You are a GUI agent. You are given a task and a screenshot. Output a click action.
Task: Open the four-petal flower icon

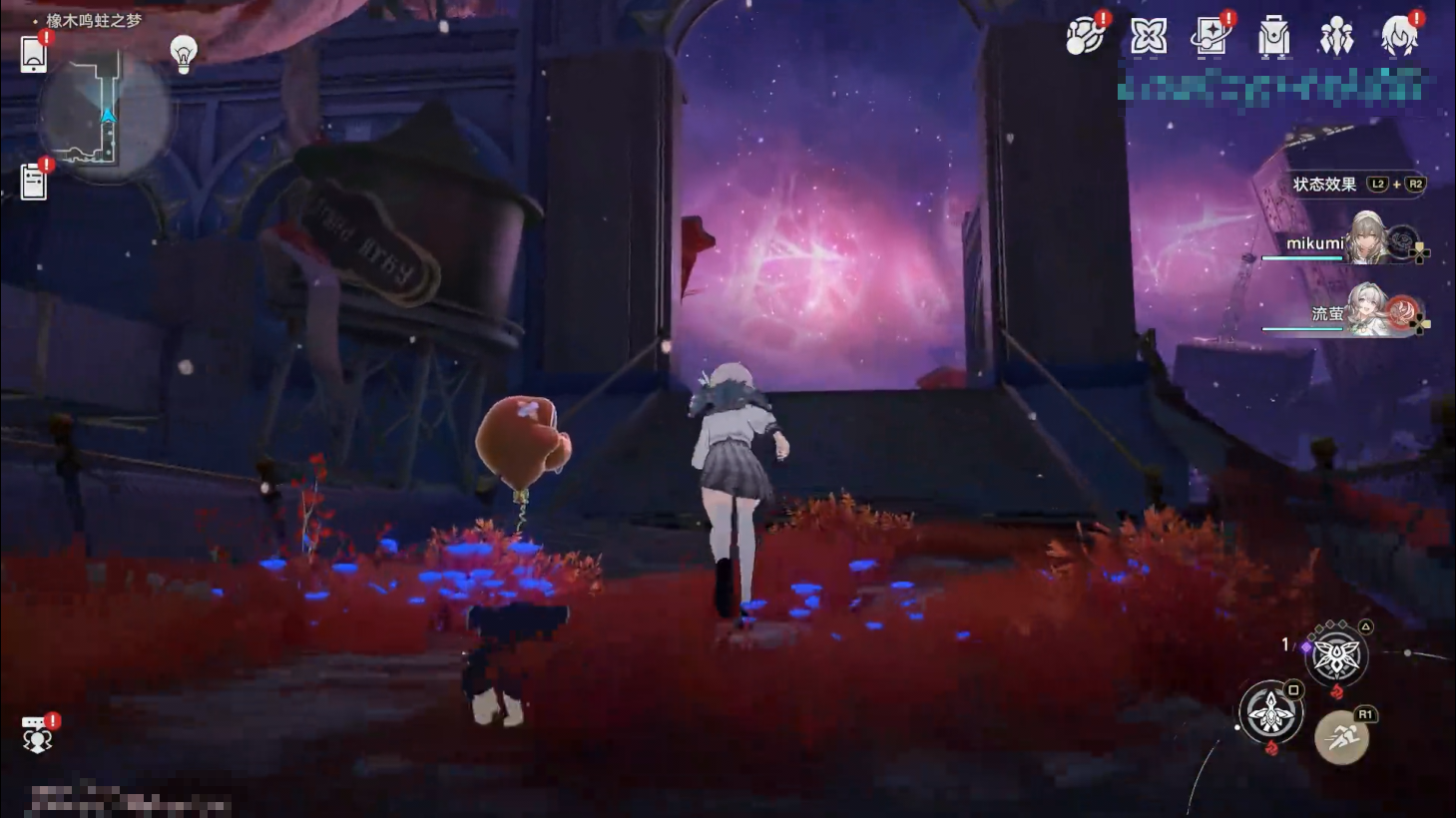click(x=1149, y=38)
